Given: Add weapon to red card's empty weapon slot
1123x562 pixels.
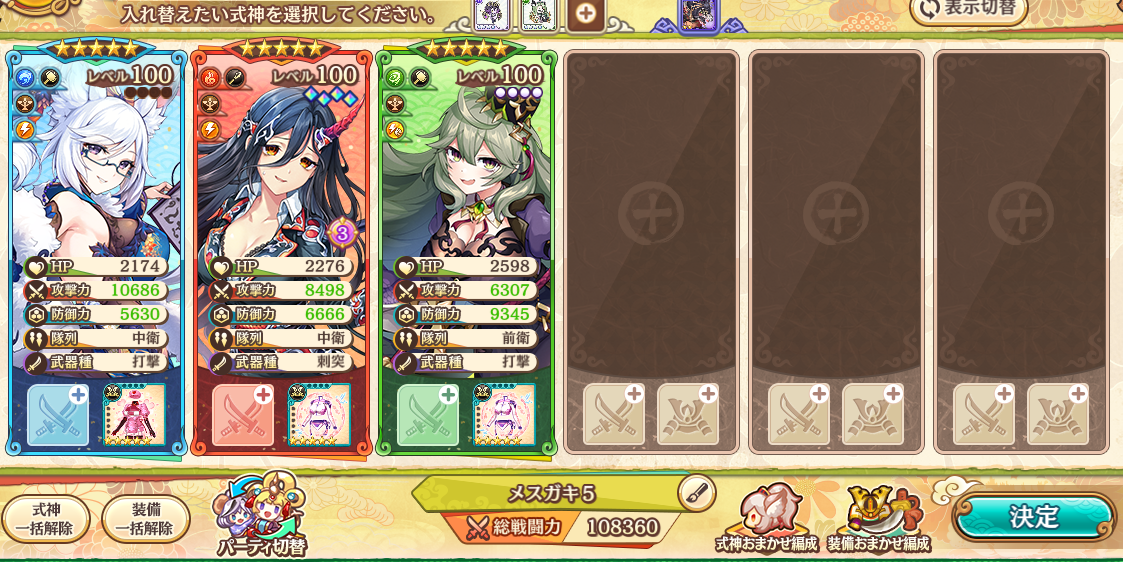Looking at the screenshot, I should click(x=243, y=415).
